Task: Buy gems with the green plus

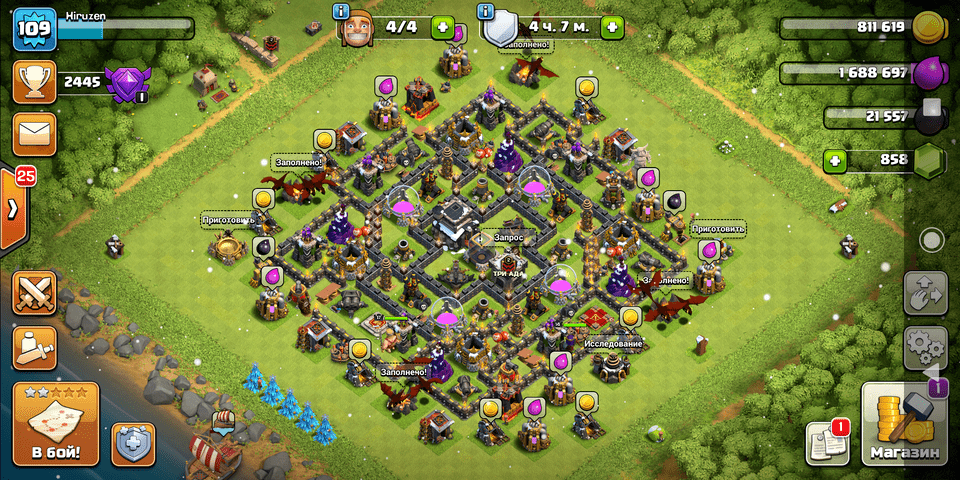Action: 836,160
